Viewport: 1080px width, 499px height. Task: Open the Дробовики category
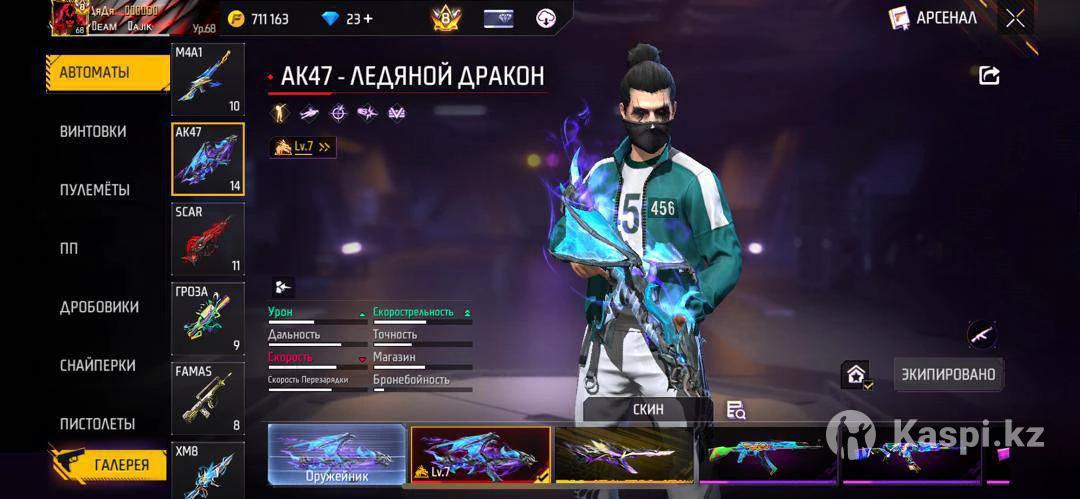(99, 307)
